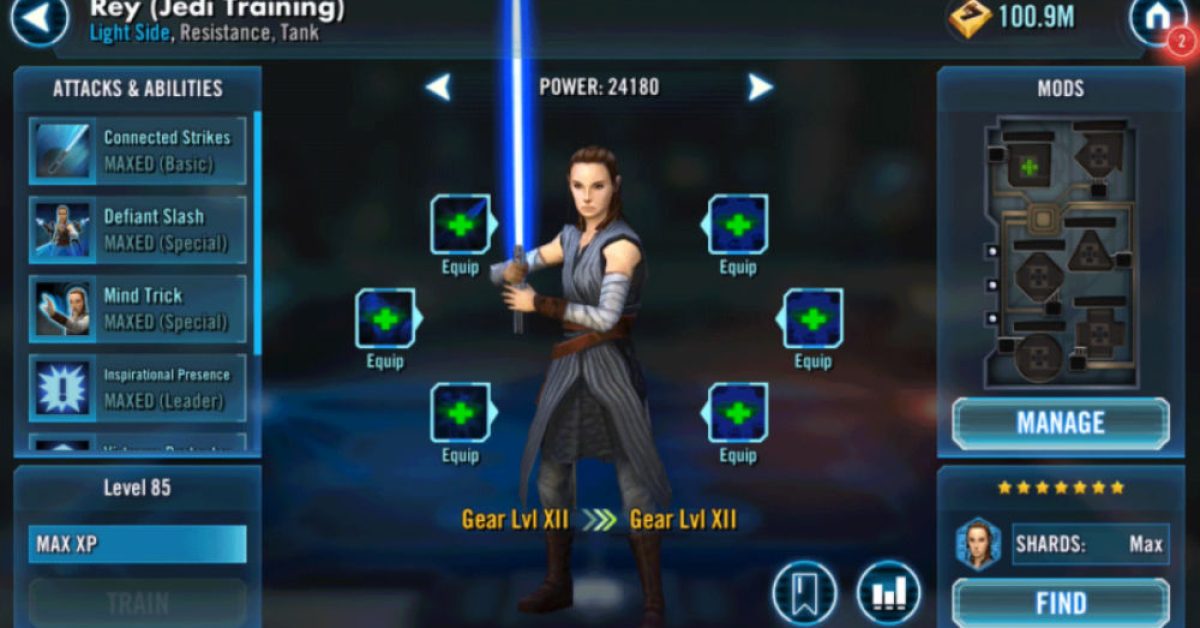
Task: Tap FIND to locate shards
Action: point(1060,603)
